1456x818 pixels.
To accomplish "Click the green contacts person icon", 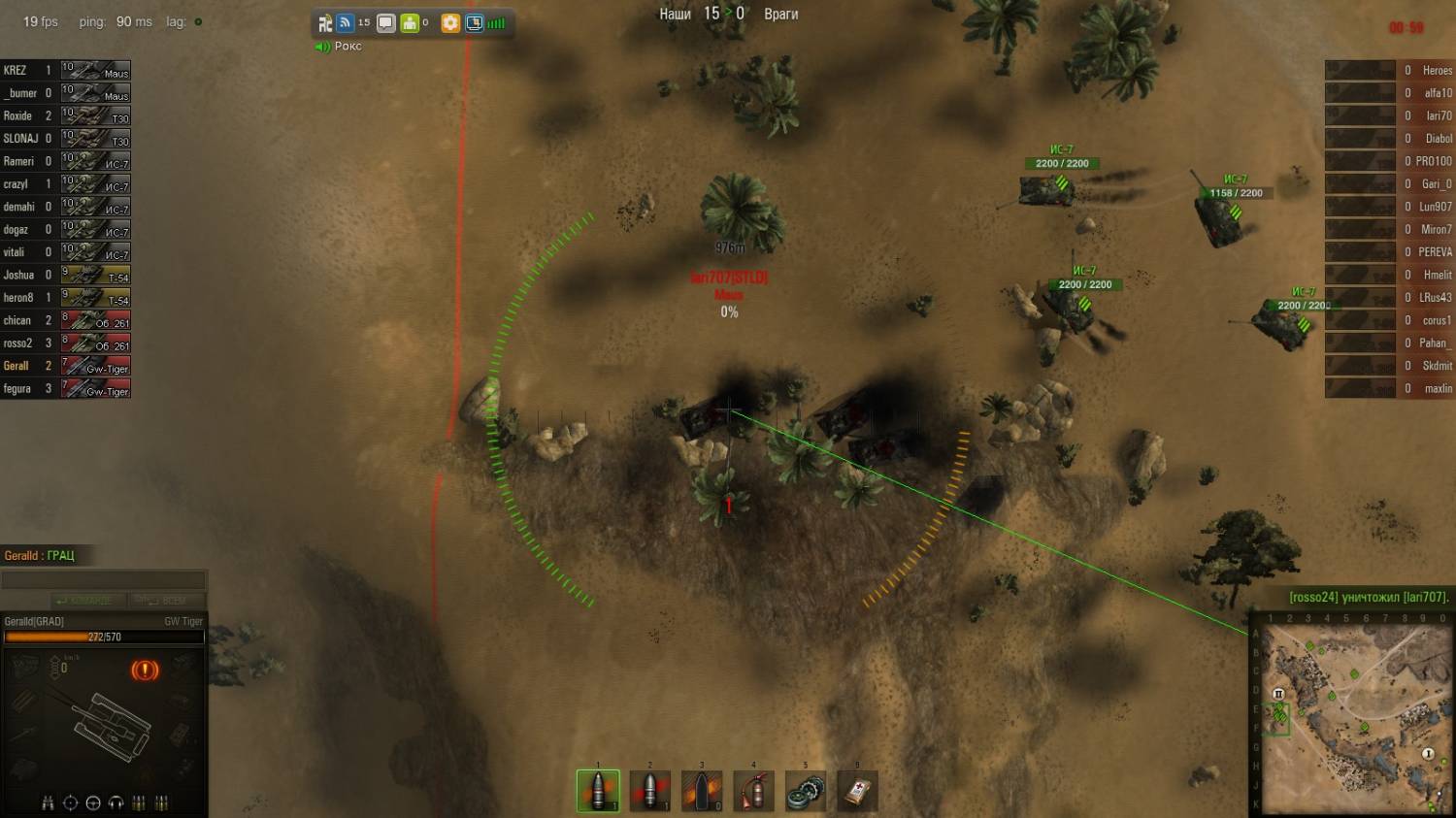I will tap(410, 23).
